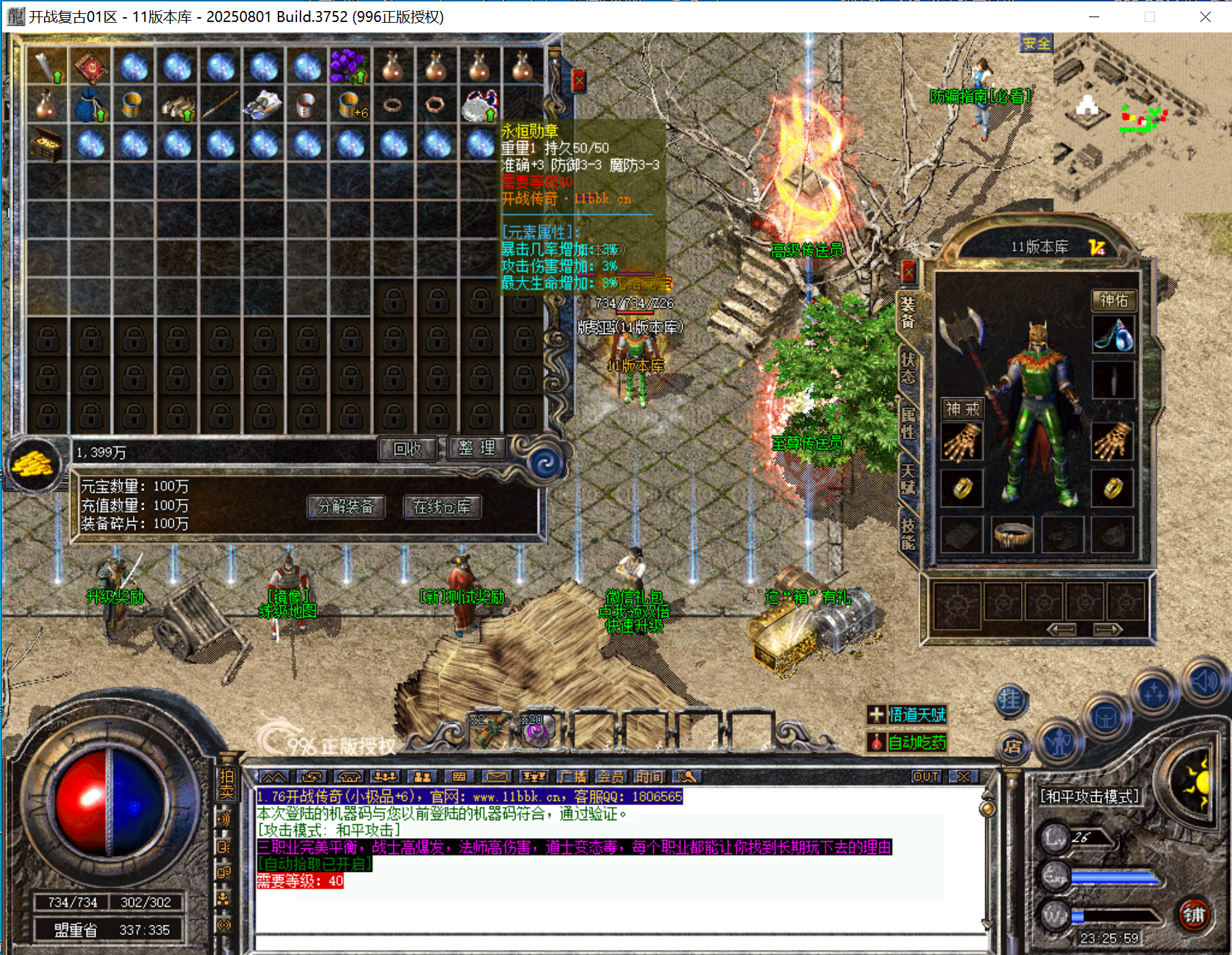1232x955 pixels.
Task: Close the character equipment panel
Action: tap(908, 272)
